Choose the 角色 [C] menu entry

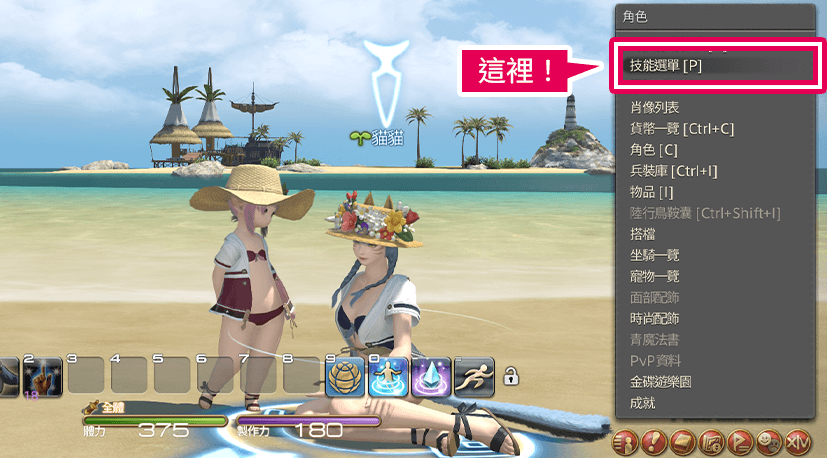point(654,149)
